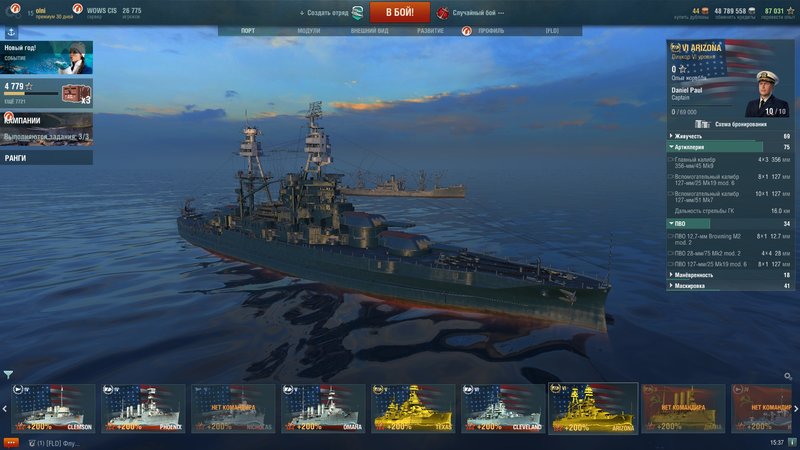Go to the РАЗВИТИЕ tab
This screenshot has width=800, height=450.
pyautogui.click(x=430, y=31)
